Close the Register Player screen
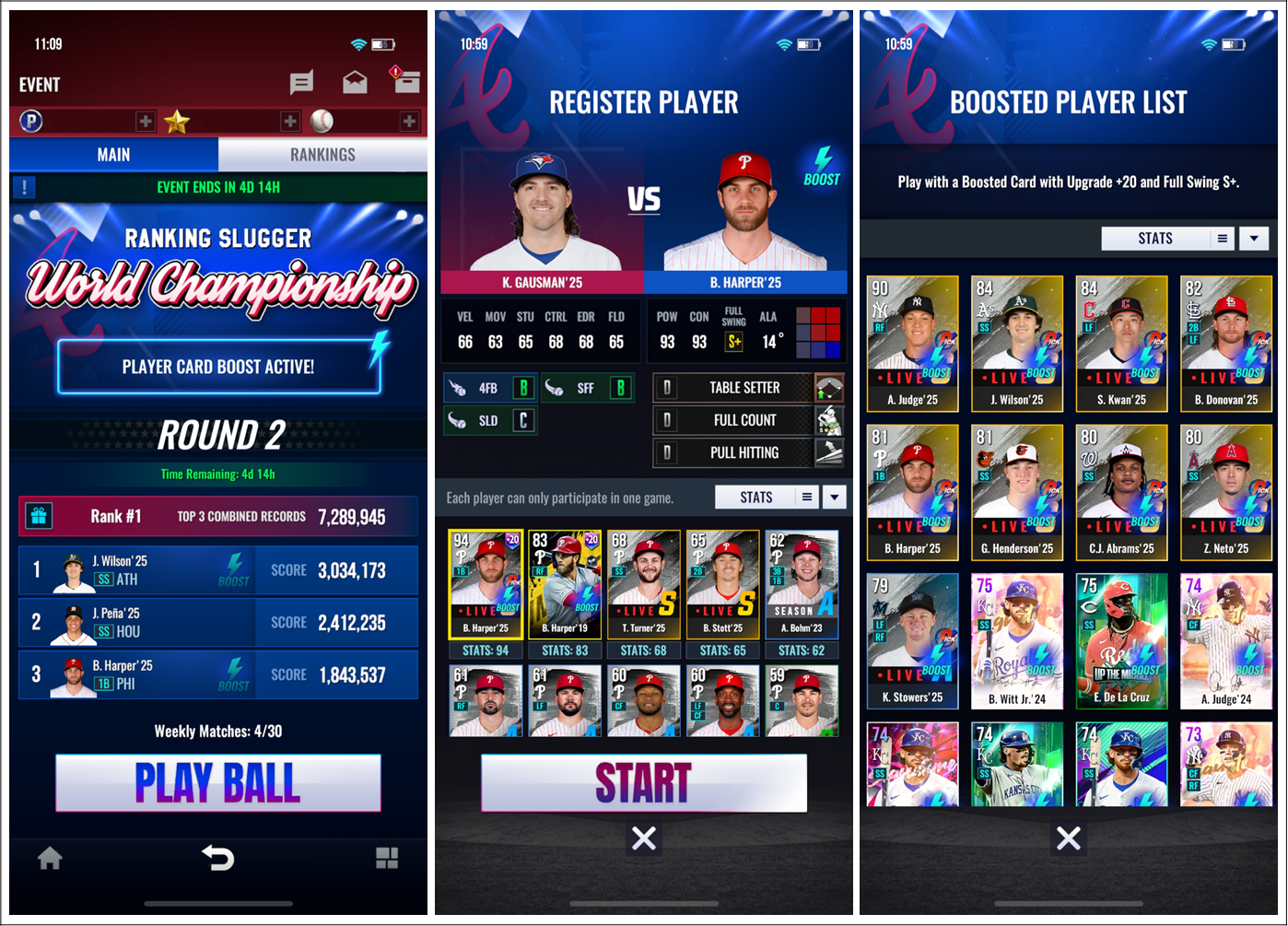Viewport: 1288px width, 926px height. pos(644,838)
